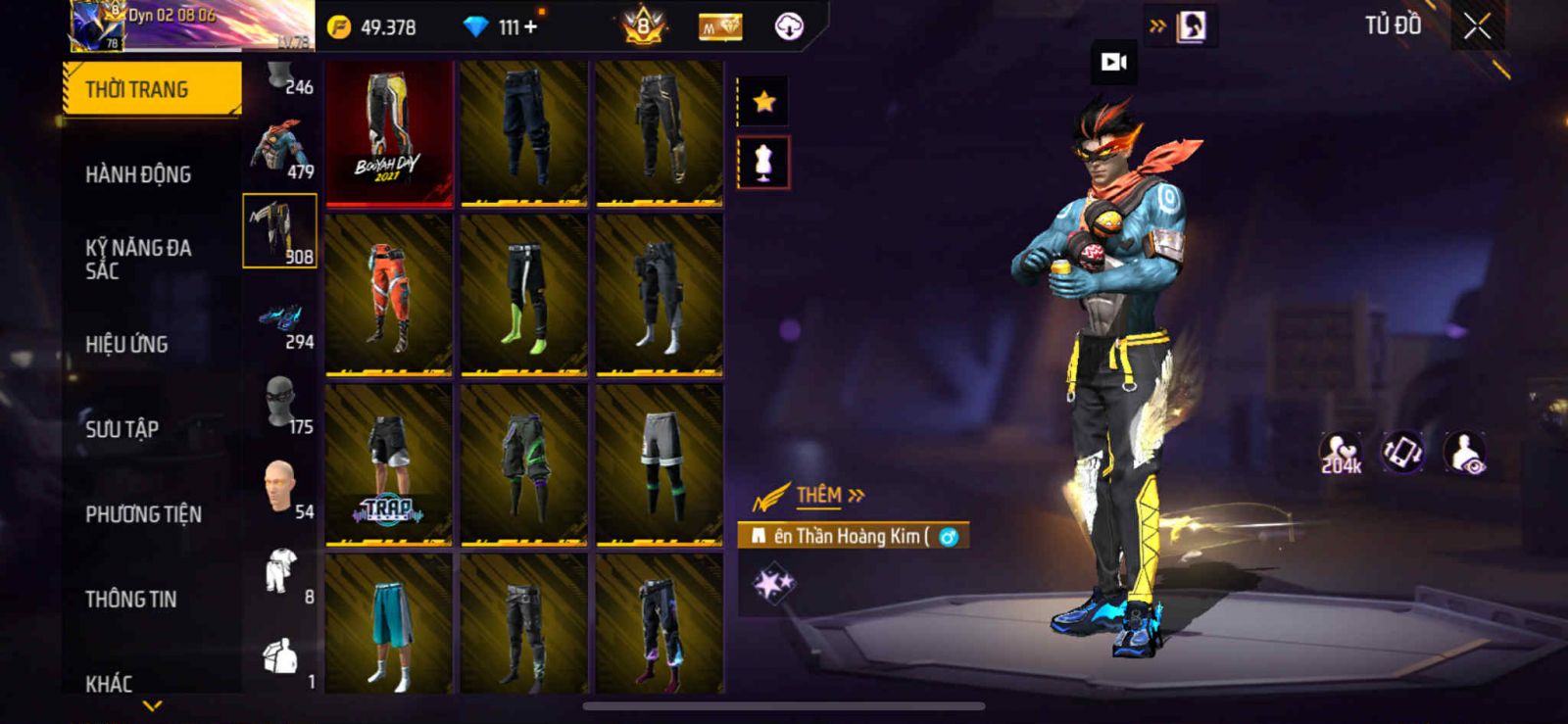Choose the orange pants item
Viewport: 1568px width, 724px height.
point(389,295)
